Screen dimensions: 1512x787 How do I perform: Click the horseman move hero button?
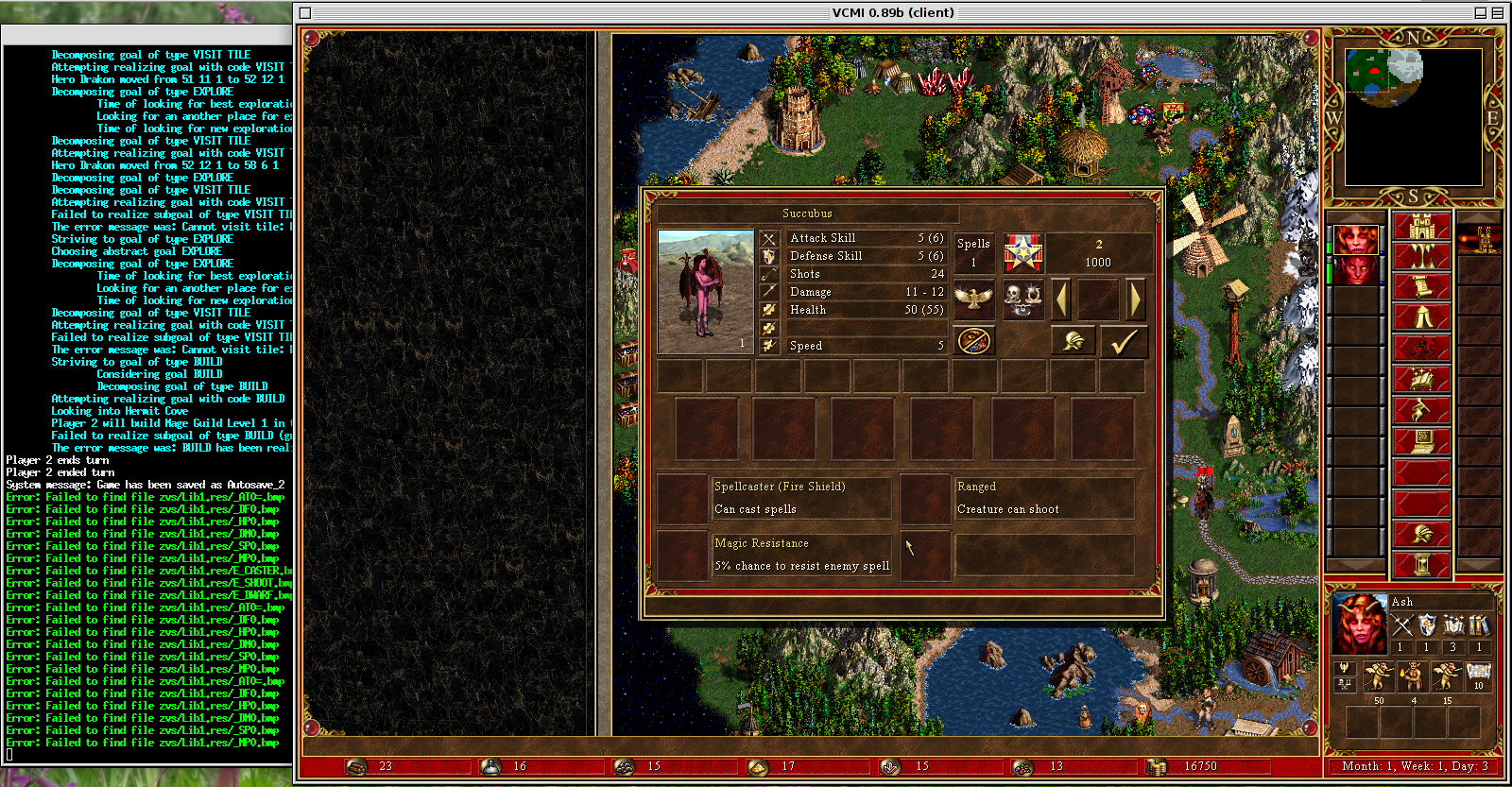tap(1421, 349)
